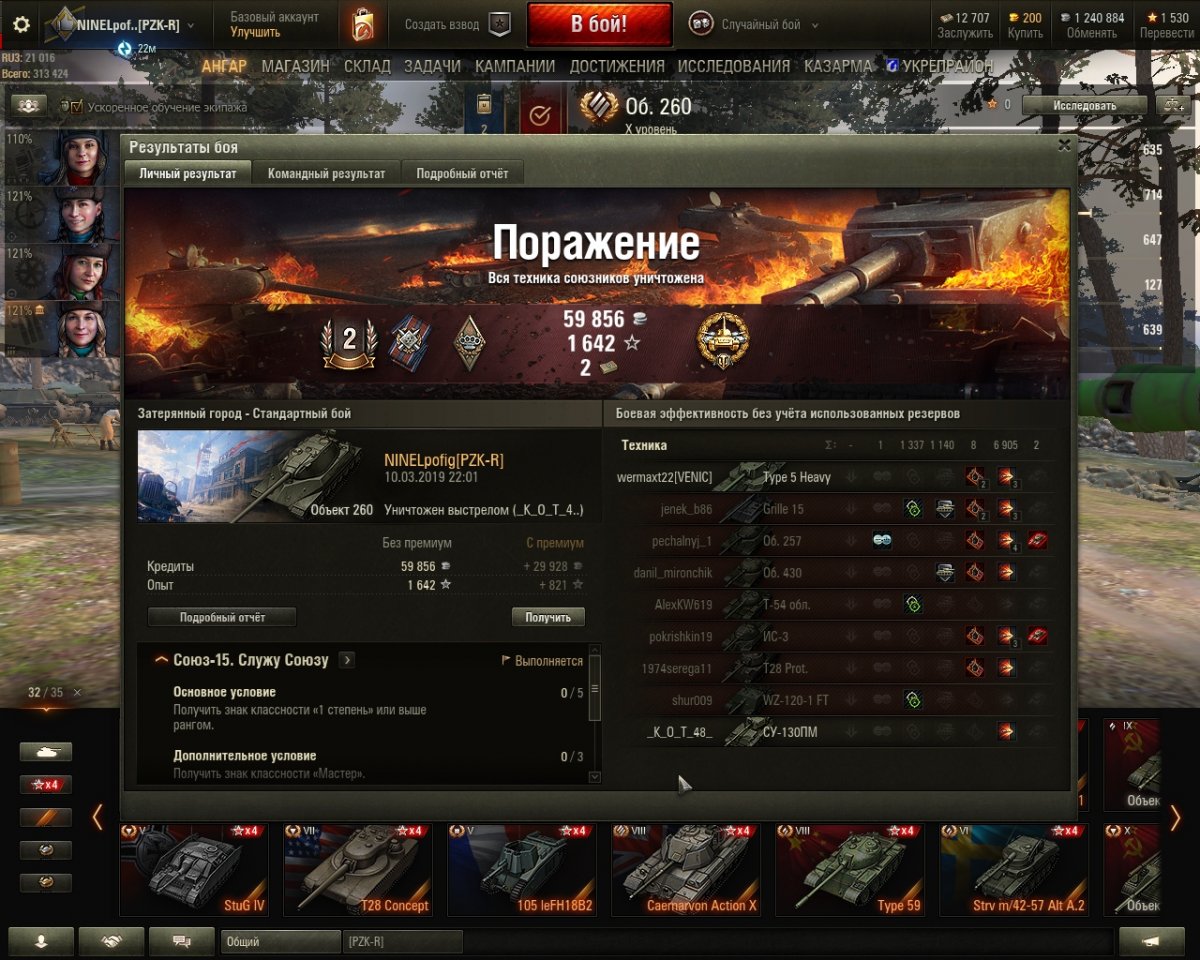
Task: Open the ДОСТИЖЕНИЯ menu
Action: point(617,66)
